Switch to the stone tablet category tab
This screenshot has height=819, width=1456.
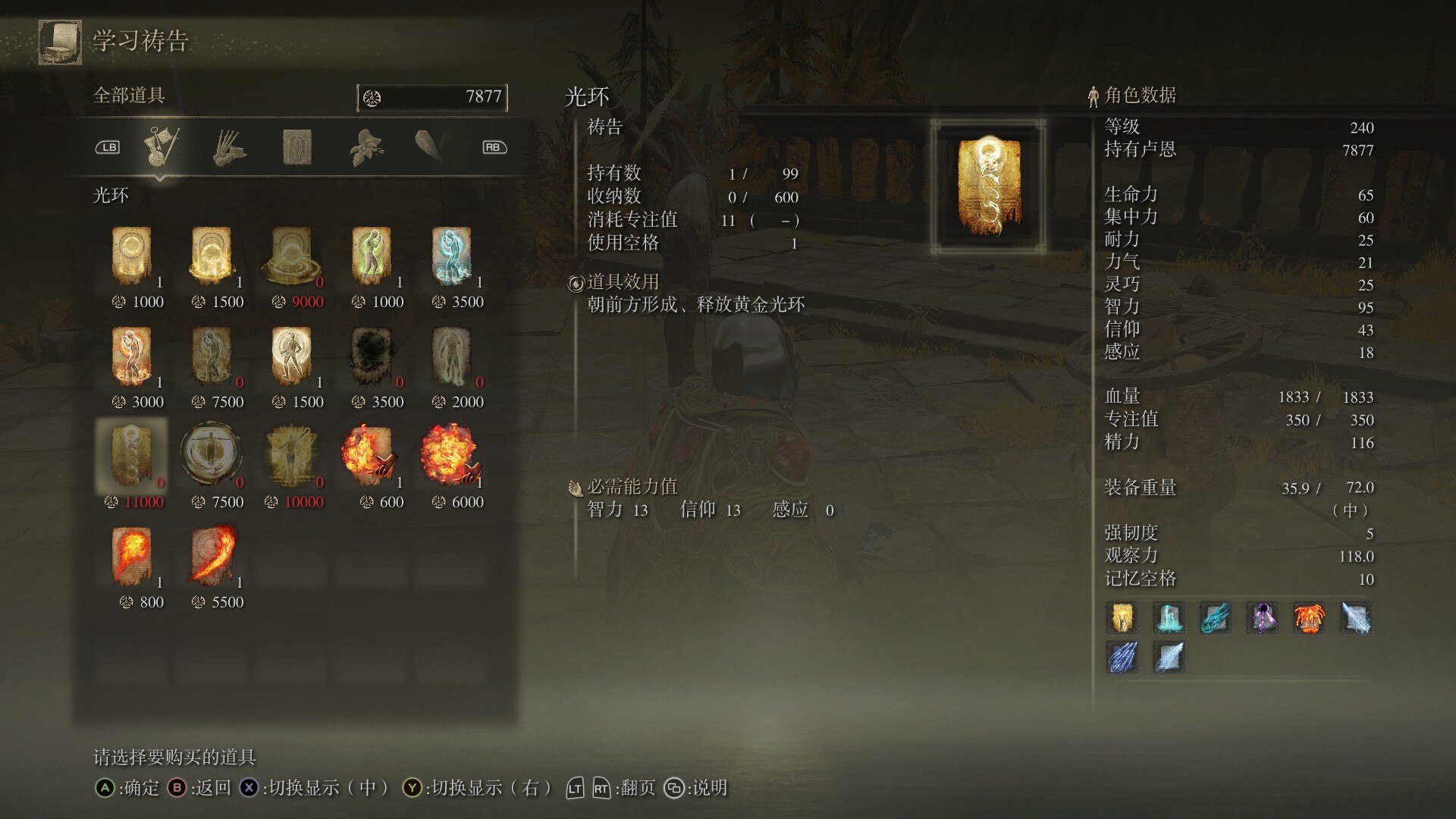coord(298,148)
